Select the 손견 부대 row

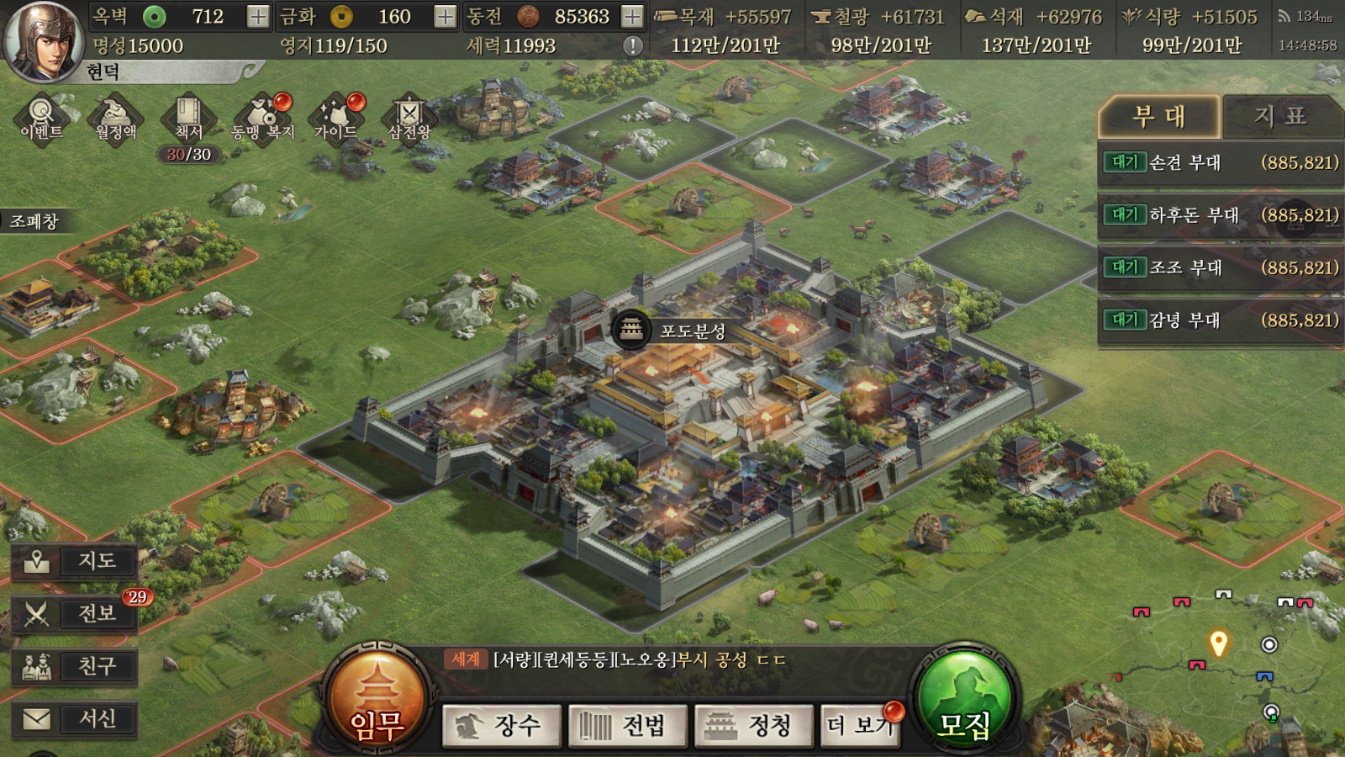pyautogui.click(x=1220, y=162)
